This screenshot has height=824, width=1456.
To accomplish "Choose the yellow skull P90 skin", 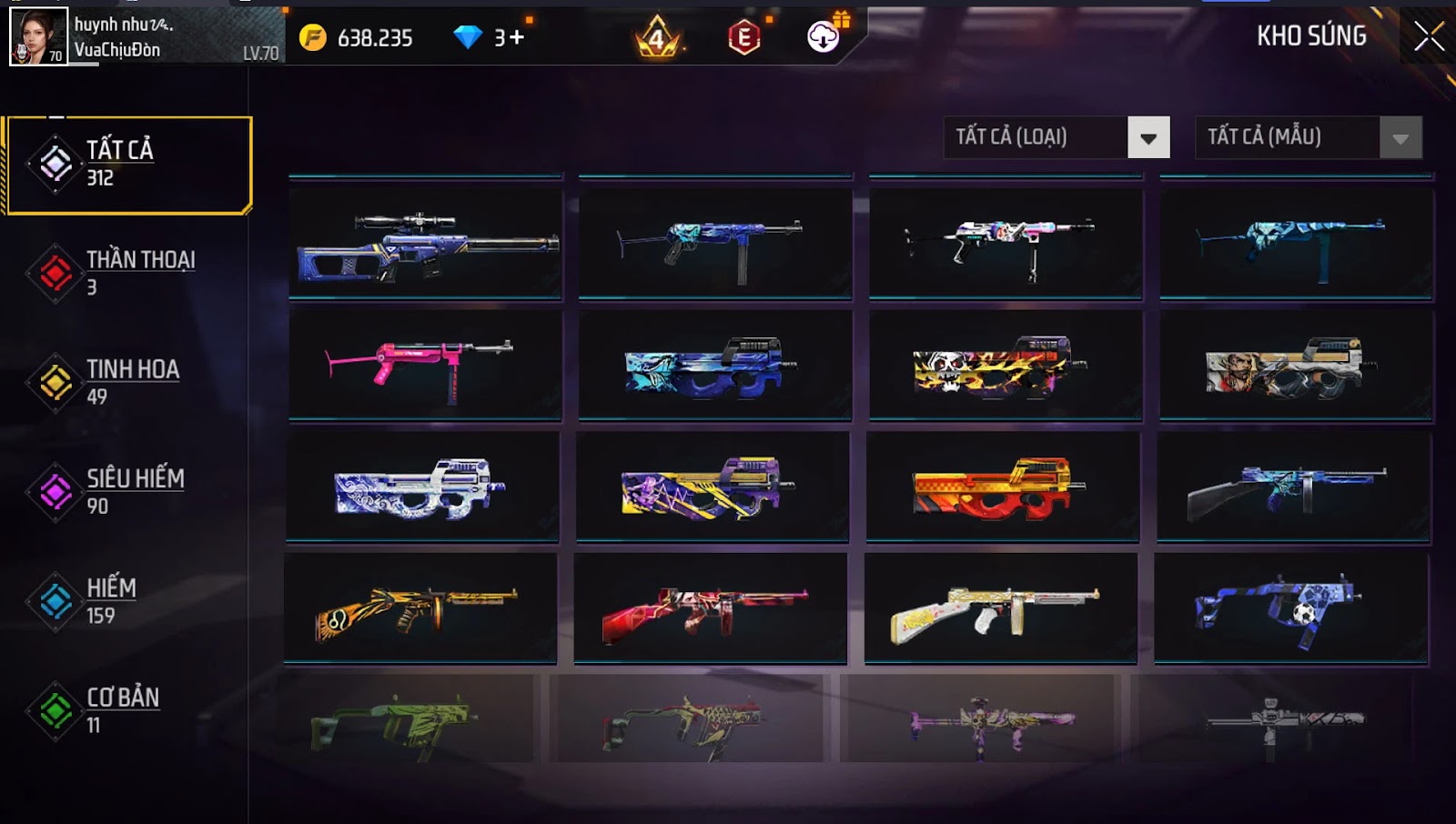I will [1006, 366].
